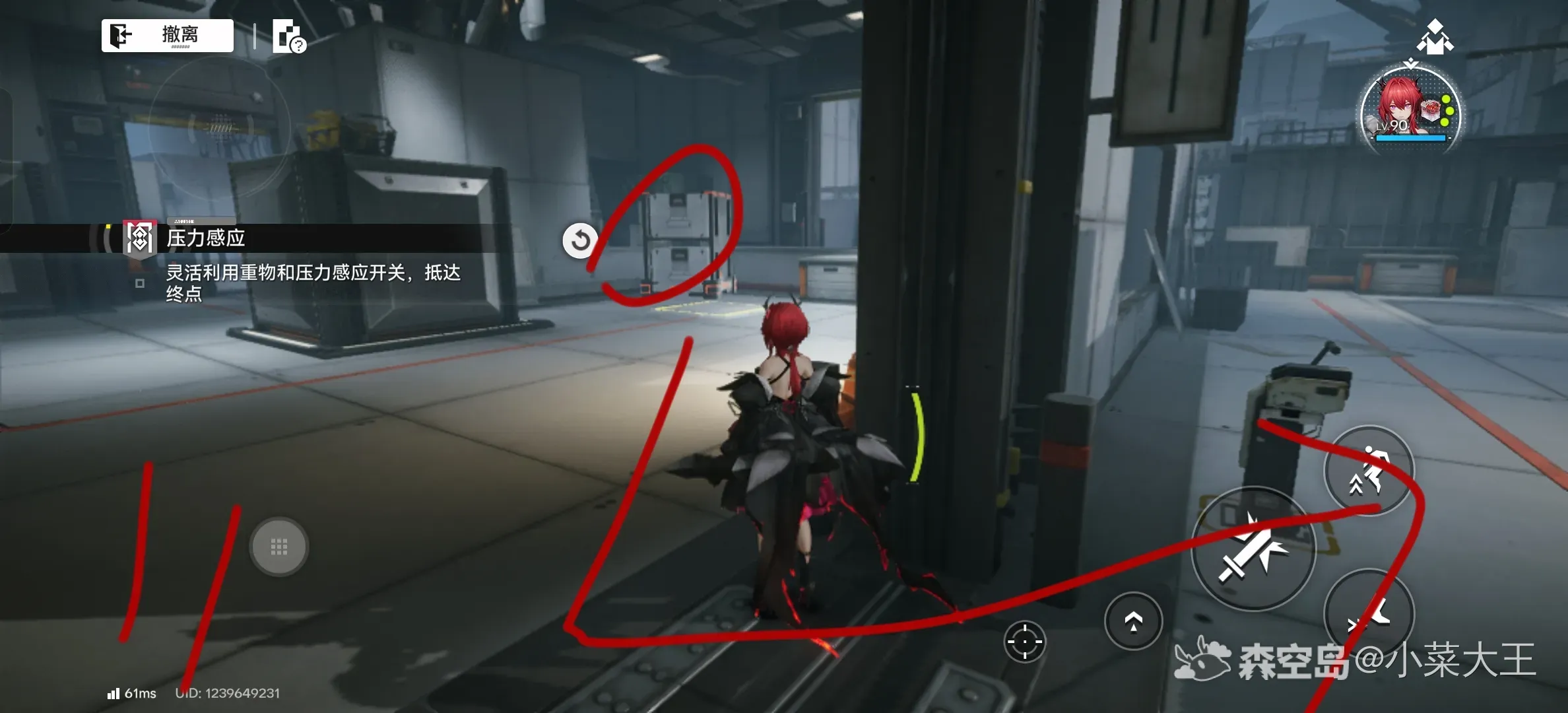Tap the 撤离 evacuate button
The image size is (1568, 713).
(x=168, y=35)
